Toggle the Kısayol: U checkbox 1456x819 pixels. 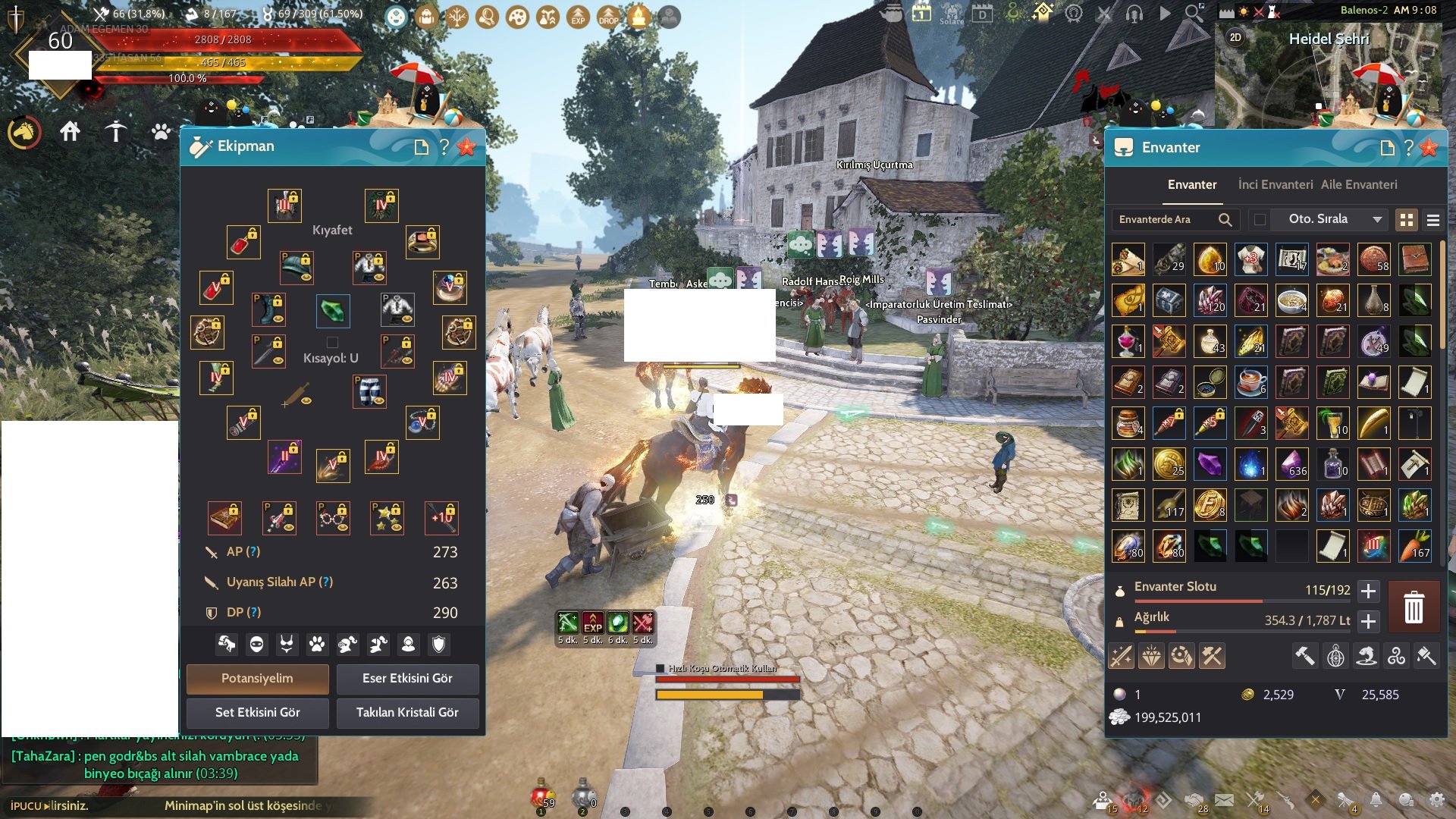331,341
